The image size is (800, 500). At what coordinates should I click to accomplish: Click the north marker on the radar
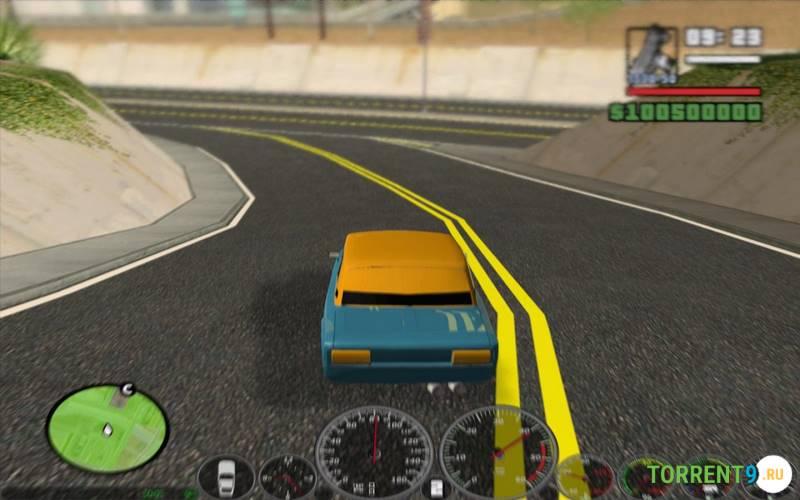(128, 389)
